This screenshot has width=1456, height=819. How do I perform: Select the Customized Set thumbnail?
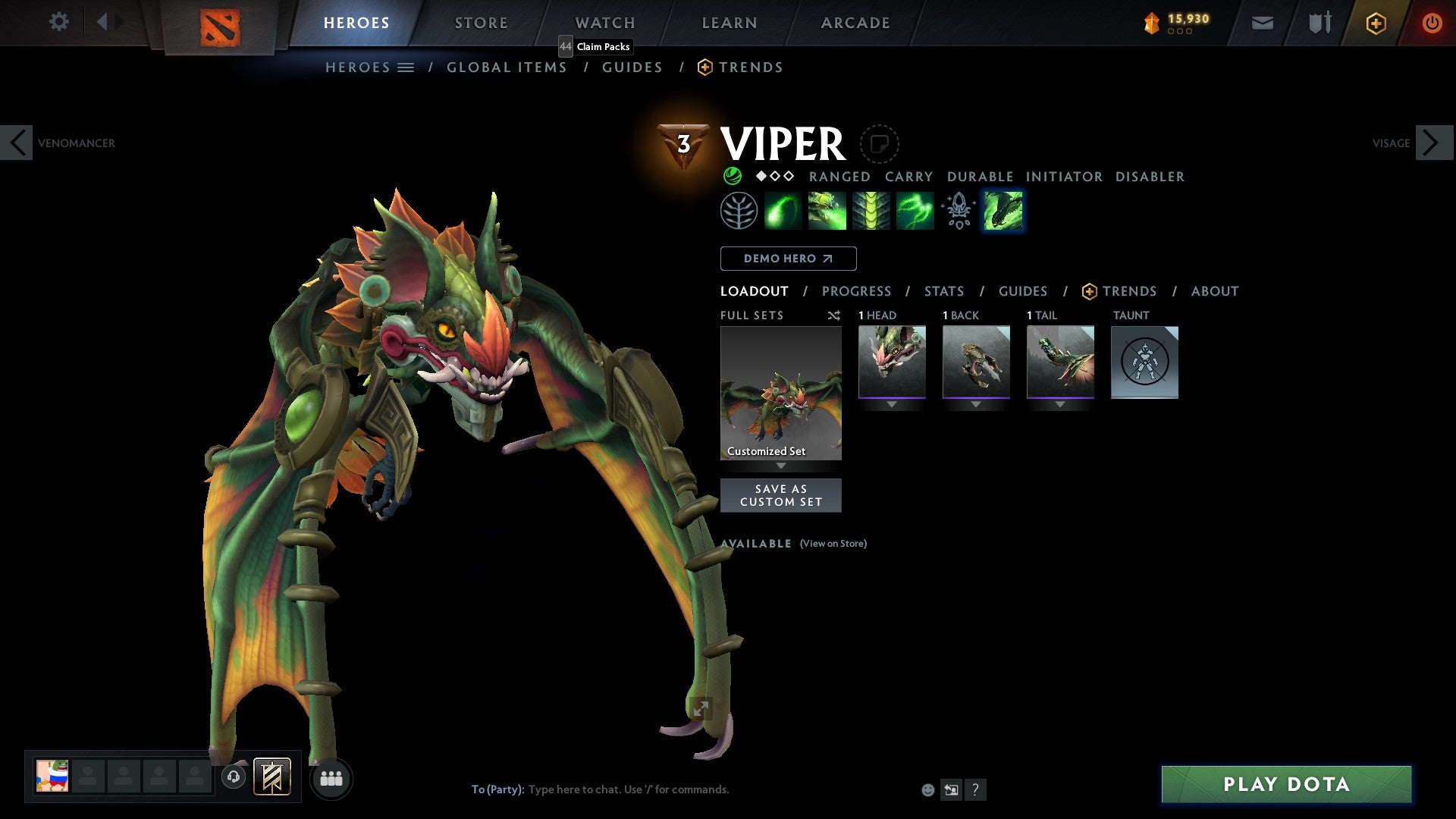pos(780,393)
